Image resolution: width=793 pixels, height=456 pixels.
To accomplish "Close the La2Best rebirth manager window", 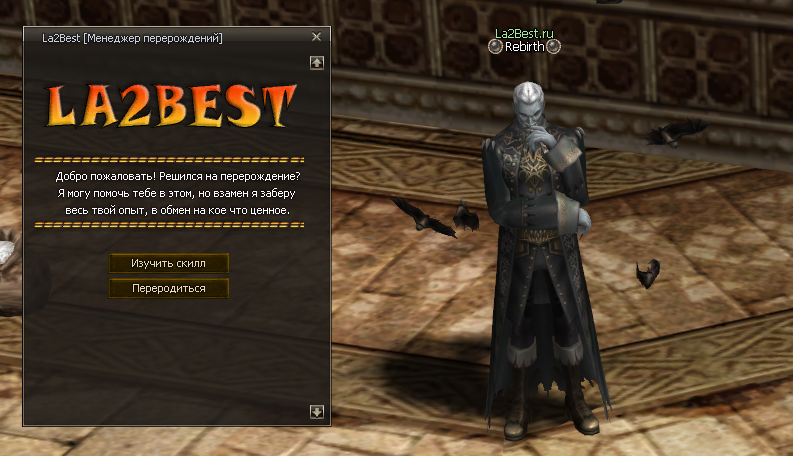I will click(x=316, y=37).
